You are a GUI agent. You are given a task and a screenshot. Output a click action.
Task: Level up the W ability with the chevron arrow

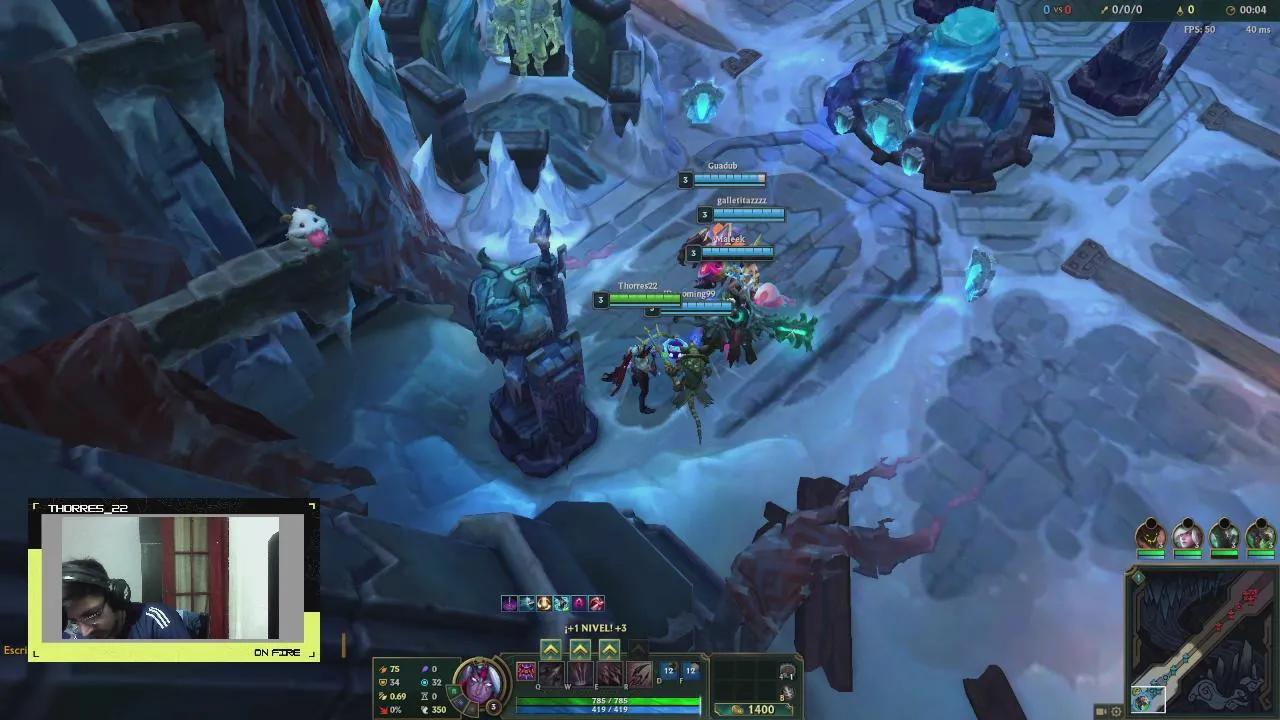579,649
